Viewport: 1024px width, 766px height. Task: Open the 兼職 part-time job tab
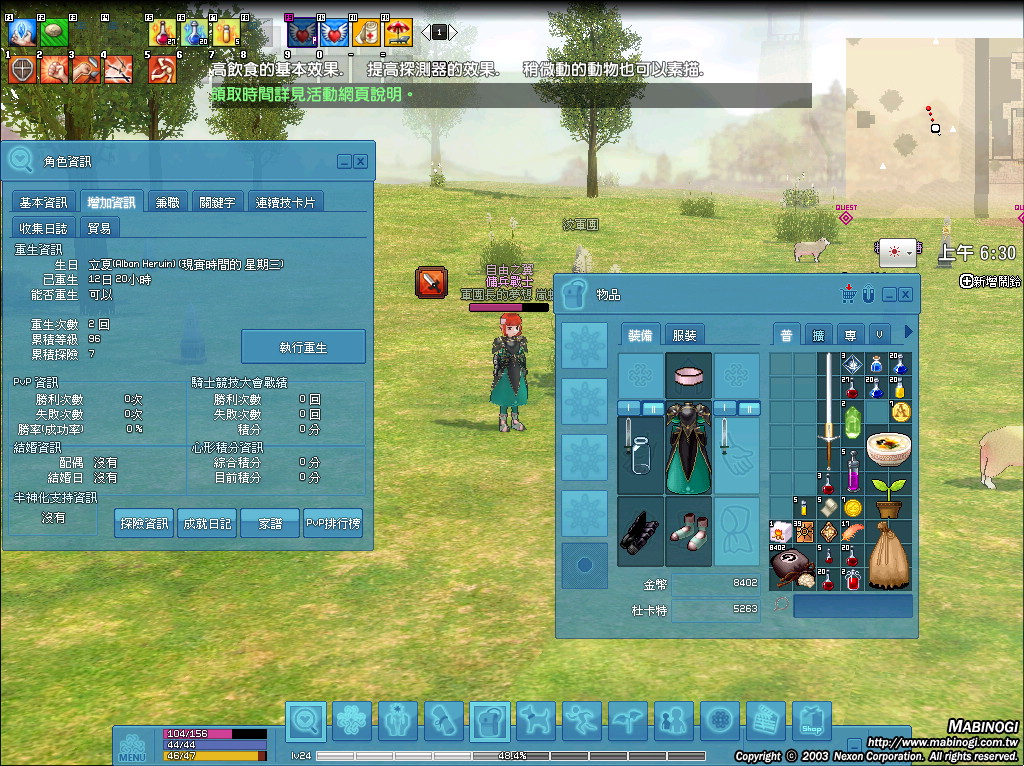point(167,202)
